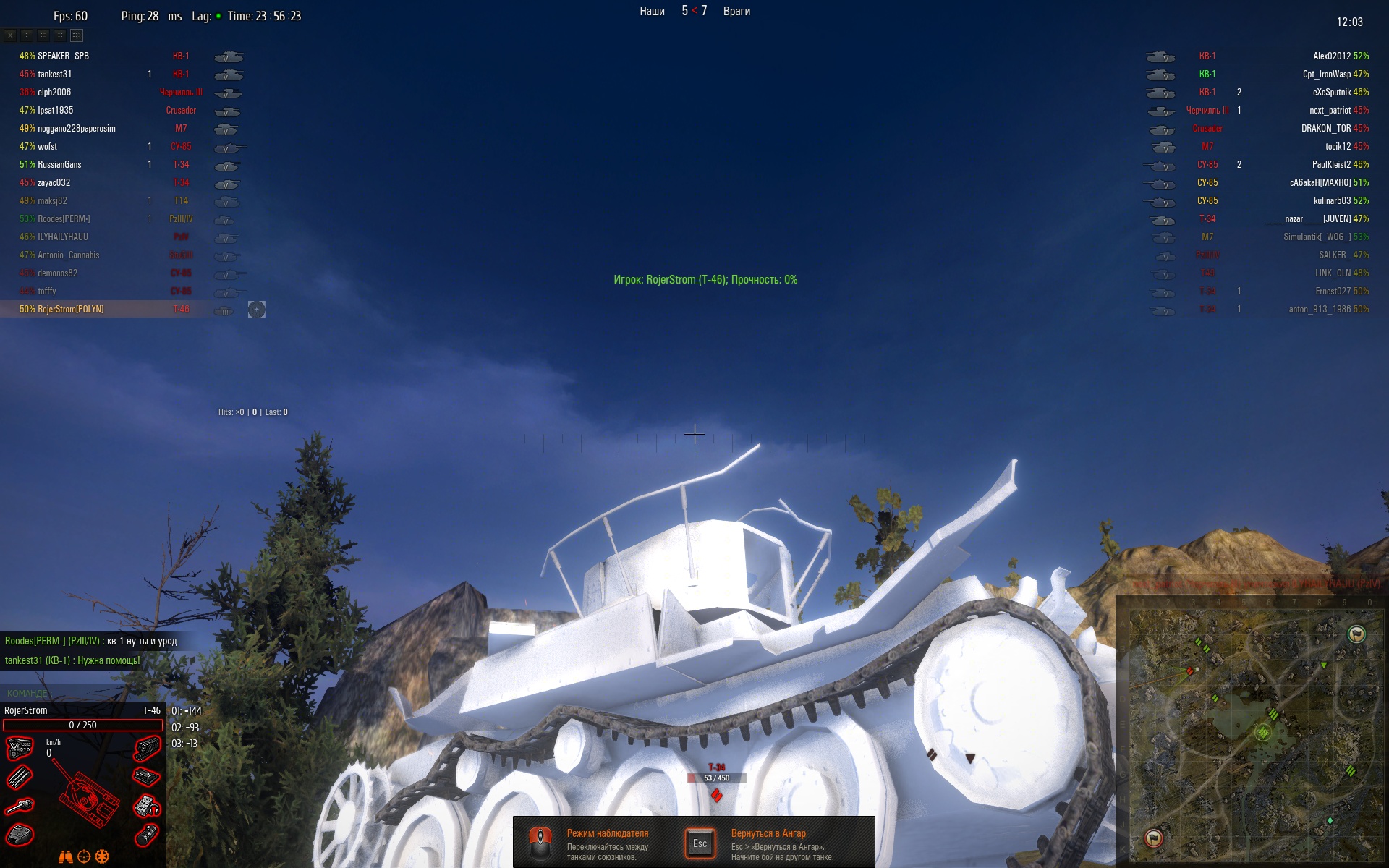The width and height of the screenshot is (1389, 868).
Task: Click the turret module damage icon
Action: point(20,835)
